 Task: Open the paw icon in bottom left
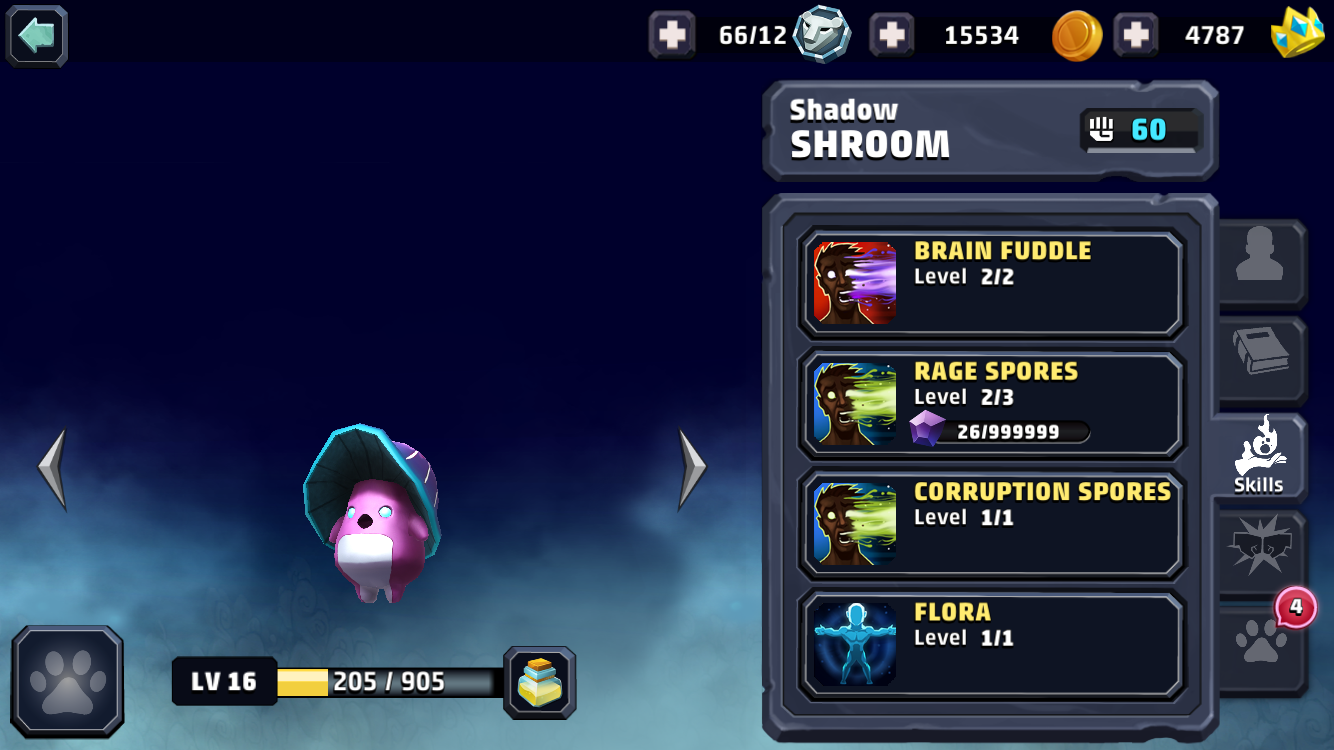(x=66, y=681)
